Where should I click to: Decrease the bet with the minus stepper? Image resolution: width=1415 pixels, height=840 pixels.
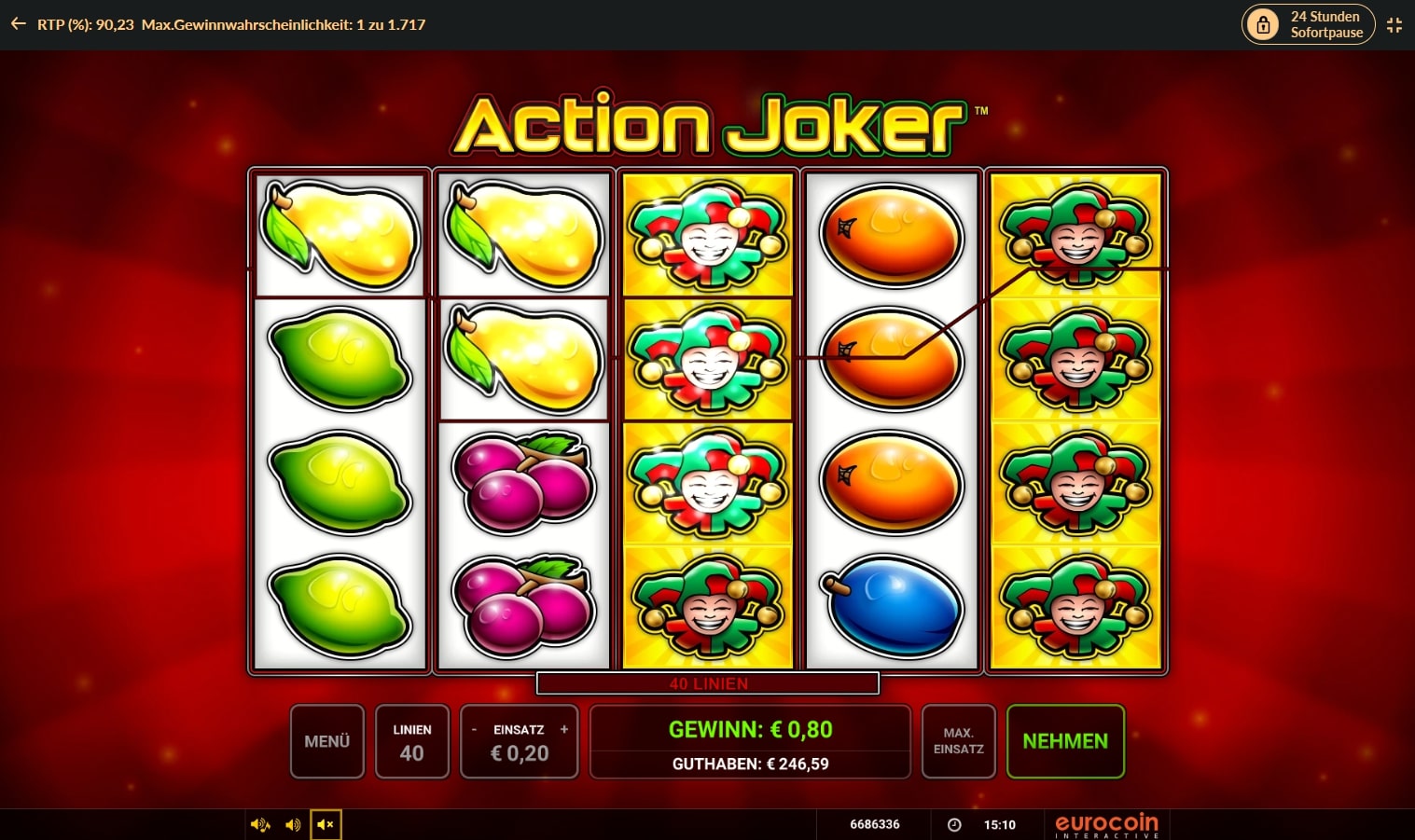475,729
